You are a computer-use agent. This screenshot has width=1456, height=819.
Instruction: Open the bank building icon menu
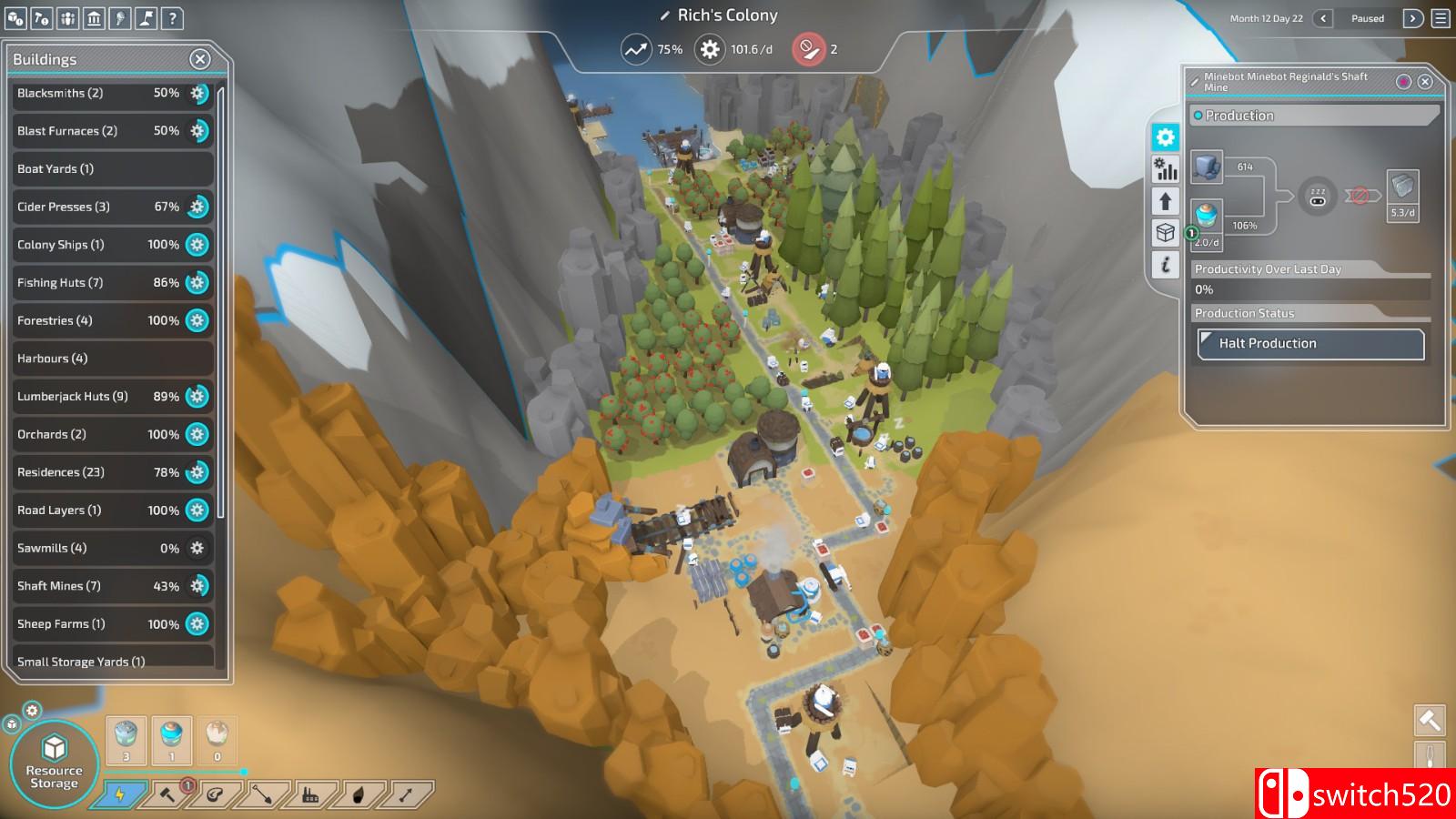point(94,17)
